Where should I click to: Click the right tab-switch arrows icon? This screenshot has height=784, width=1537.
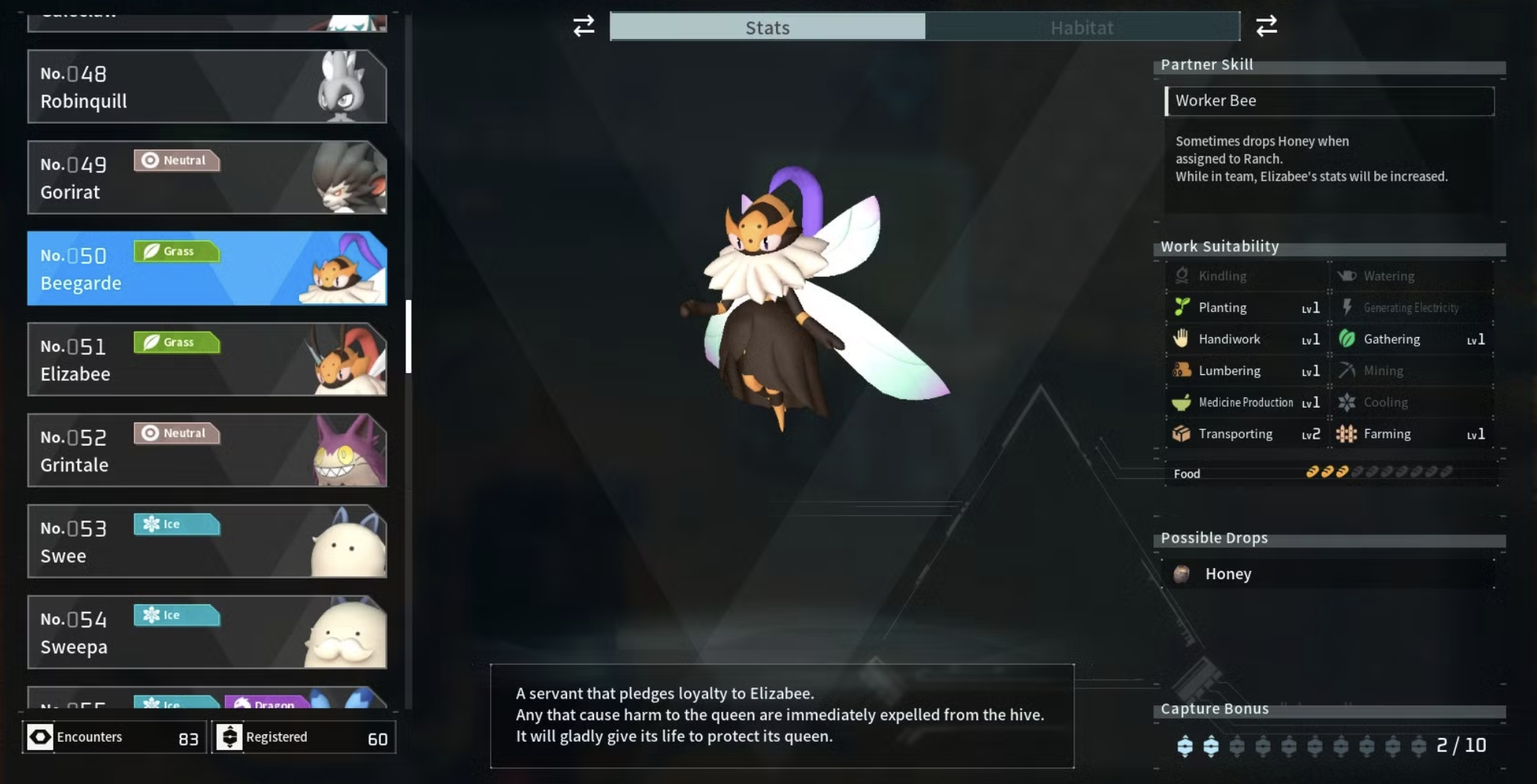coord(1266,27)
